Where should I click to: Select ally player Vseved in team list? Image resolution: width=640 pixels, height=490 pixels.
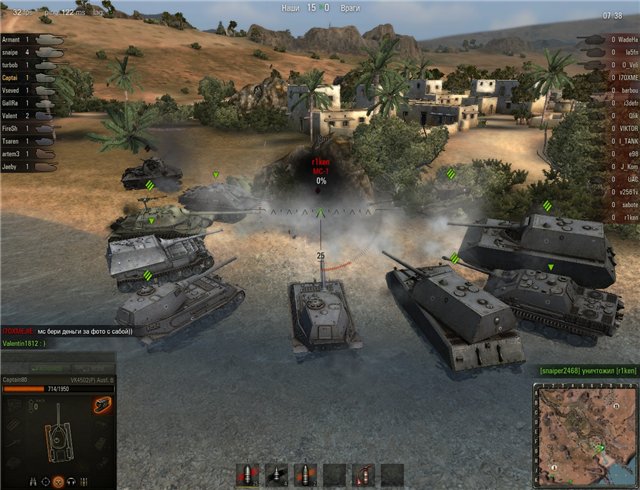pos(17,90)
